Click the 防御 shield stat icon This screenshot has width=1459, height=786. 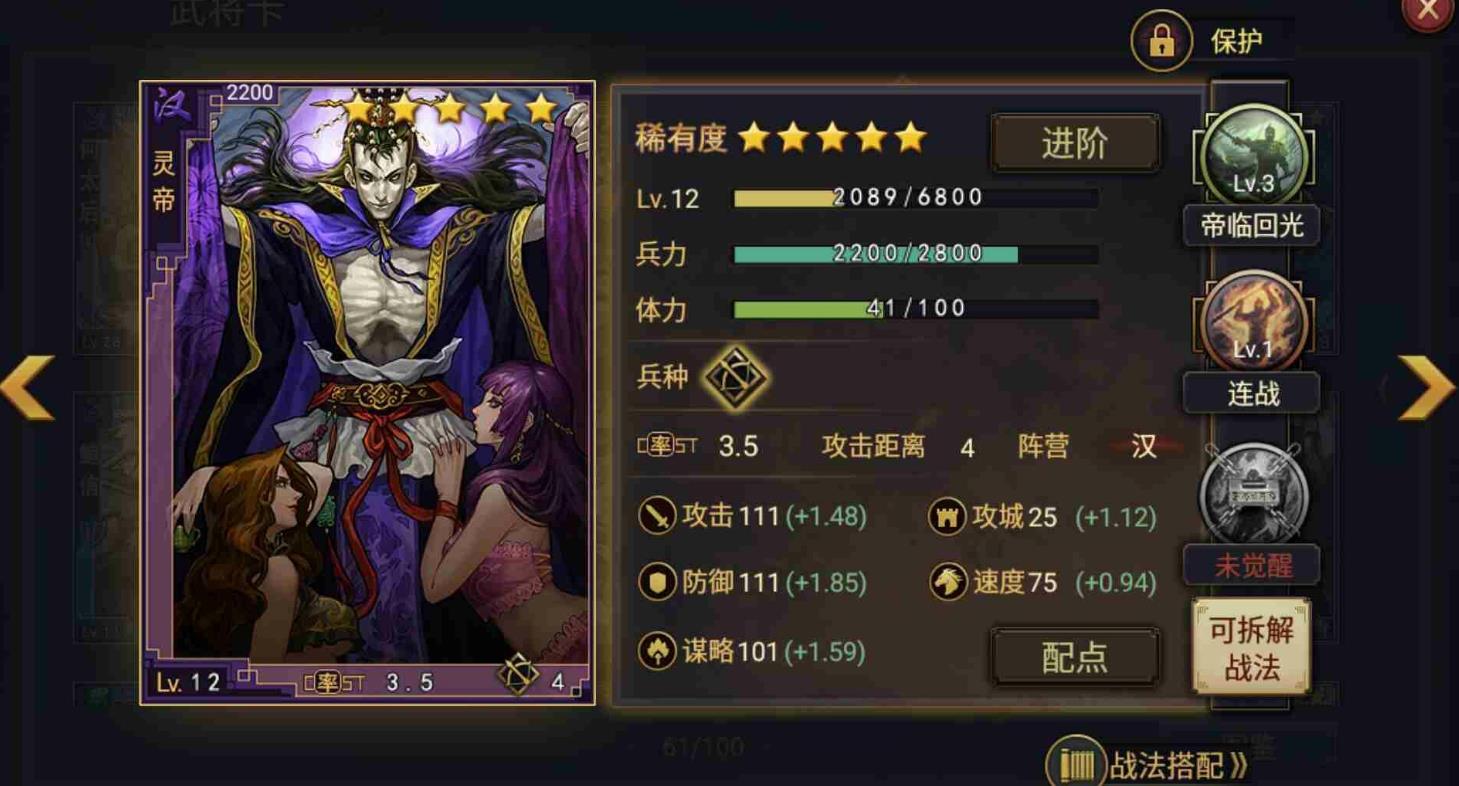point(659,581)
